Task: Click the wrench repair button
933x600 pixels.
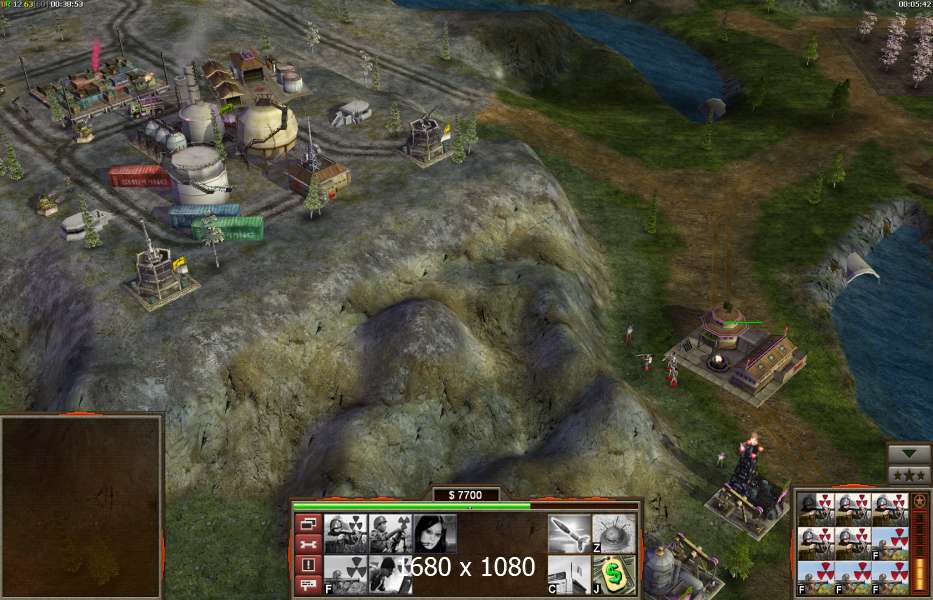Action: (309, 544)
